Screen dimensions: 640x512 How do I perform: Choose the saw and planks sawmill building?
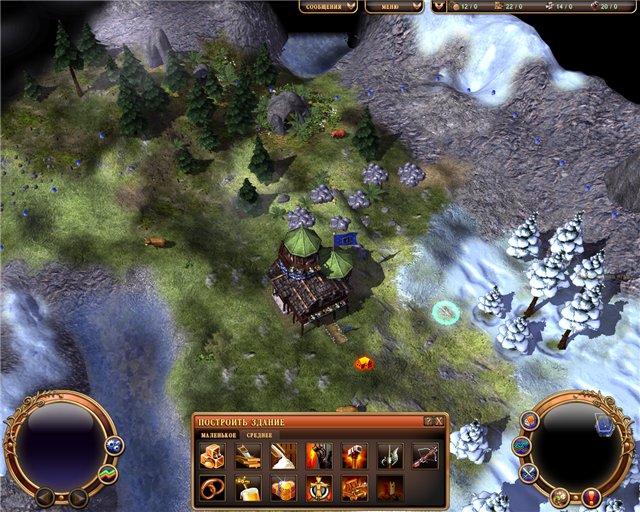pyautogui.click(x=249, y=456)
